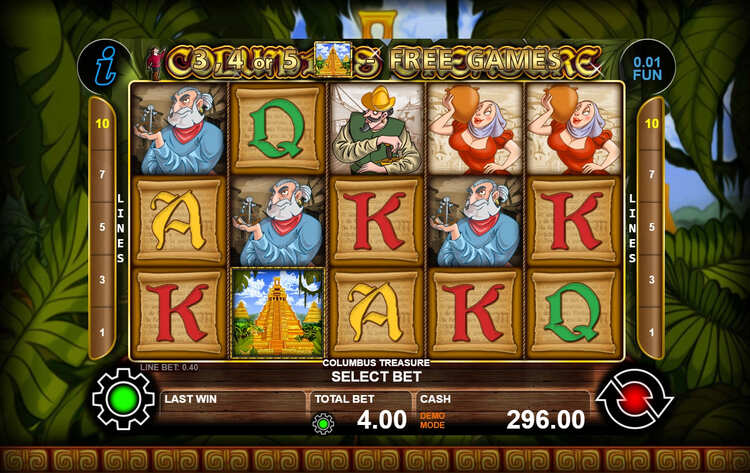Click the large green-centered gear button
750x473 pixels.
coord(123,398)
